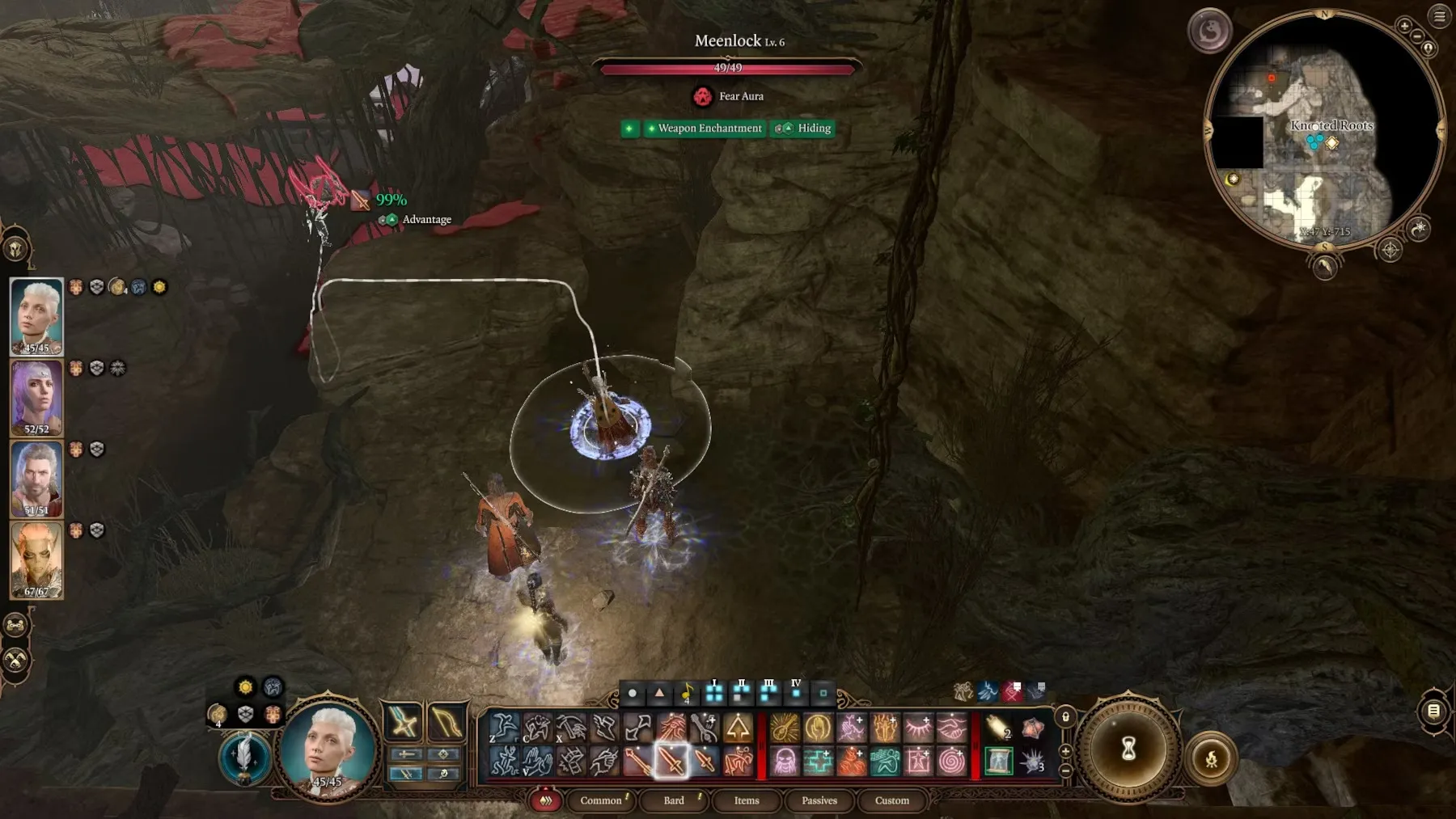Select the crossed swords melee weapon slot

(x=402, y=723)
